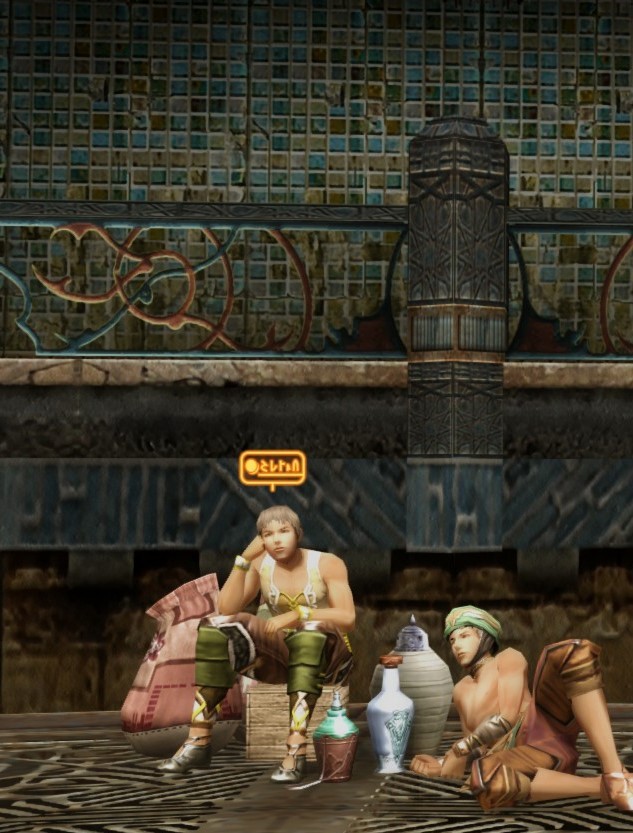This screenshot has height=833, width=633.
Task: Click the orange talk bubble above the seated man
Action: tap(272, 467)
